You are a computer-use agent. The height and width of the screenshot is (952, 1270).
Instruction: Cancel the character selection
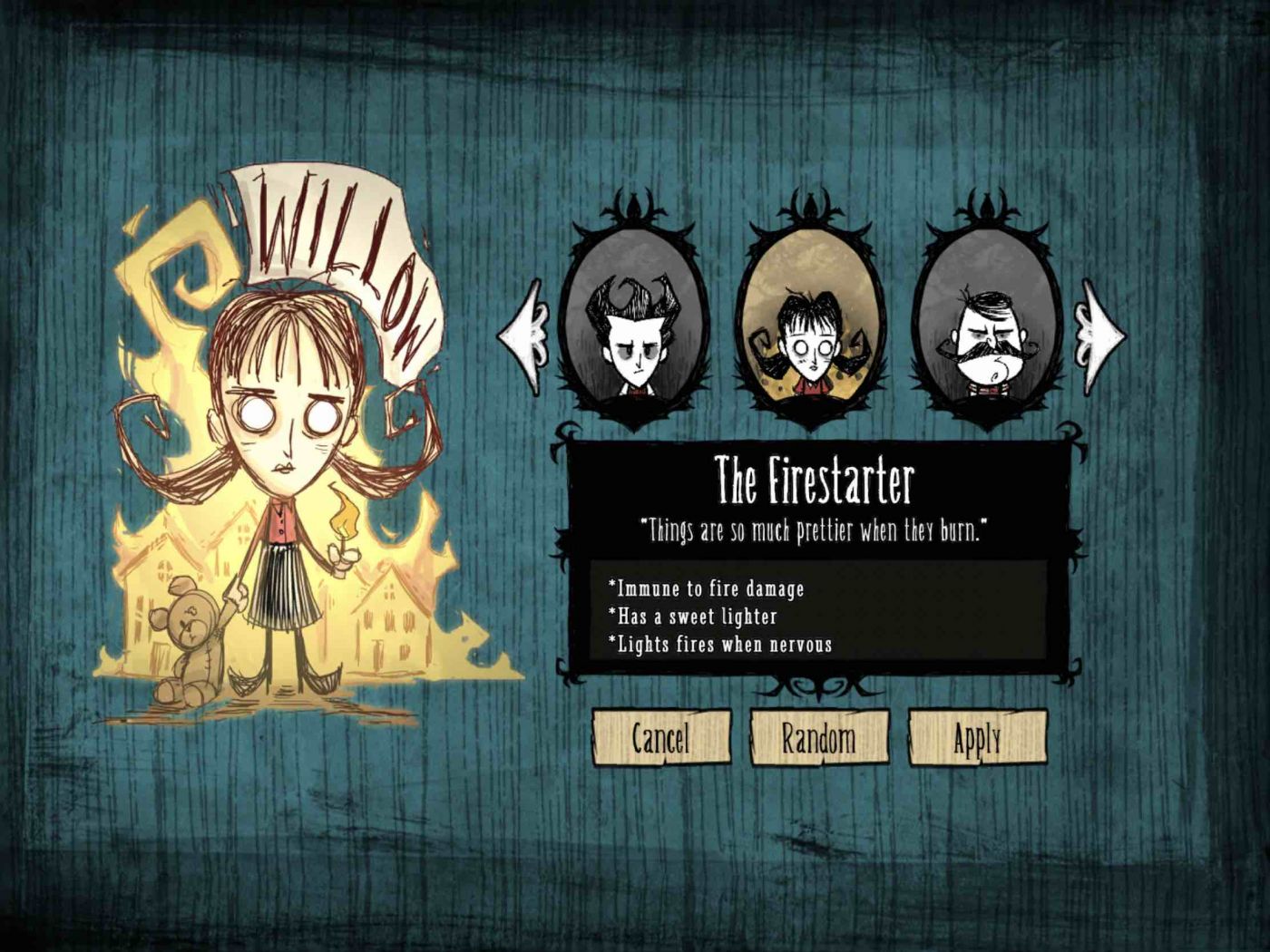coord(660,737)
